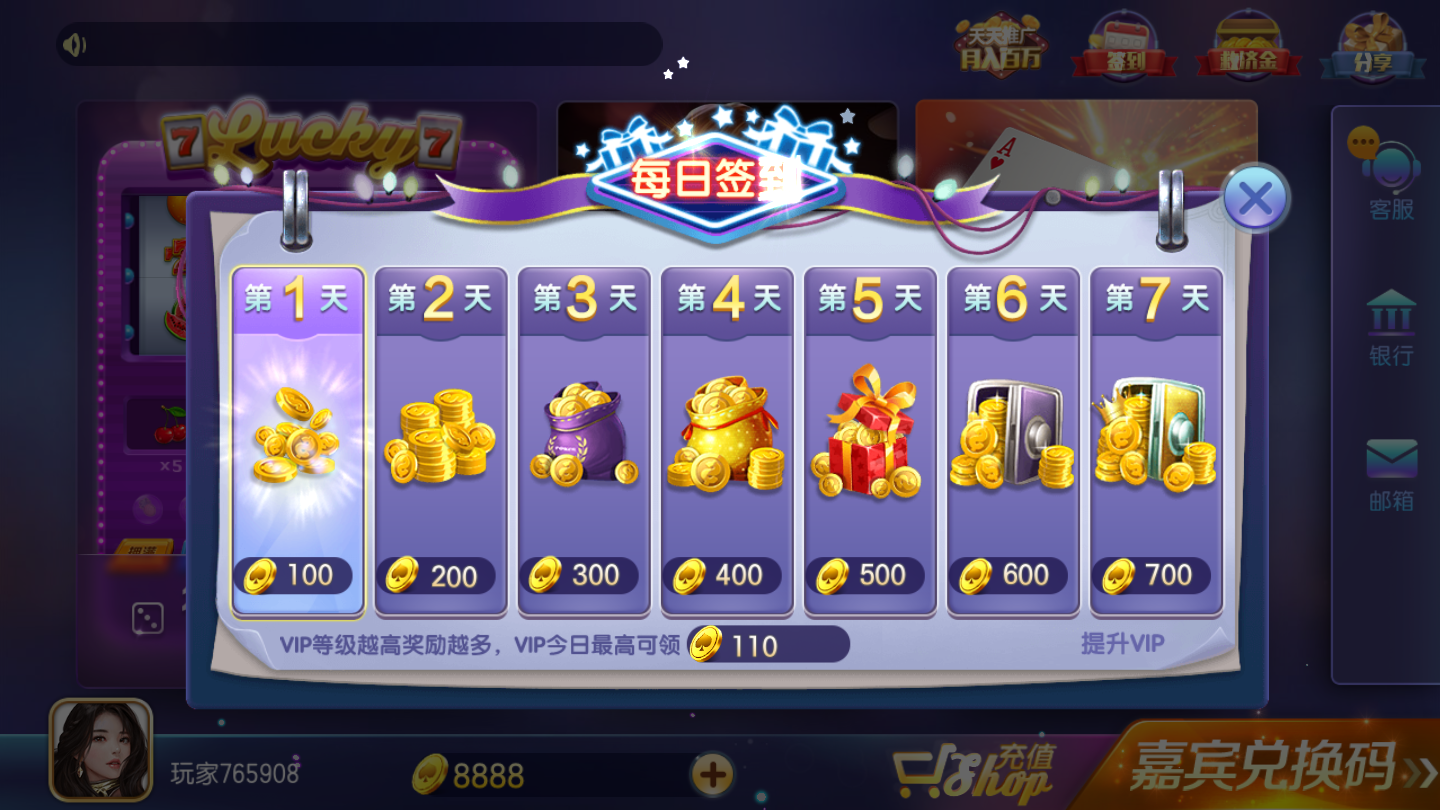Select the Day 5 gift box reward
Viewport: 1440px width, 810px height.
(x=869, y=440)
